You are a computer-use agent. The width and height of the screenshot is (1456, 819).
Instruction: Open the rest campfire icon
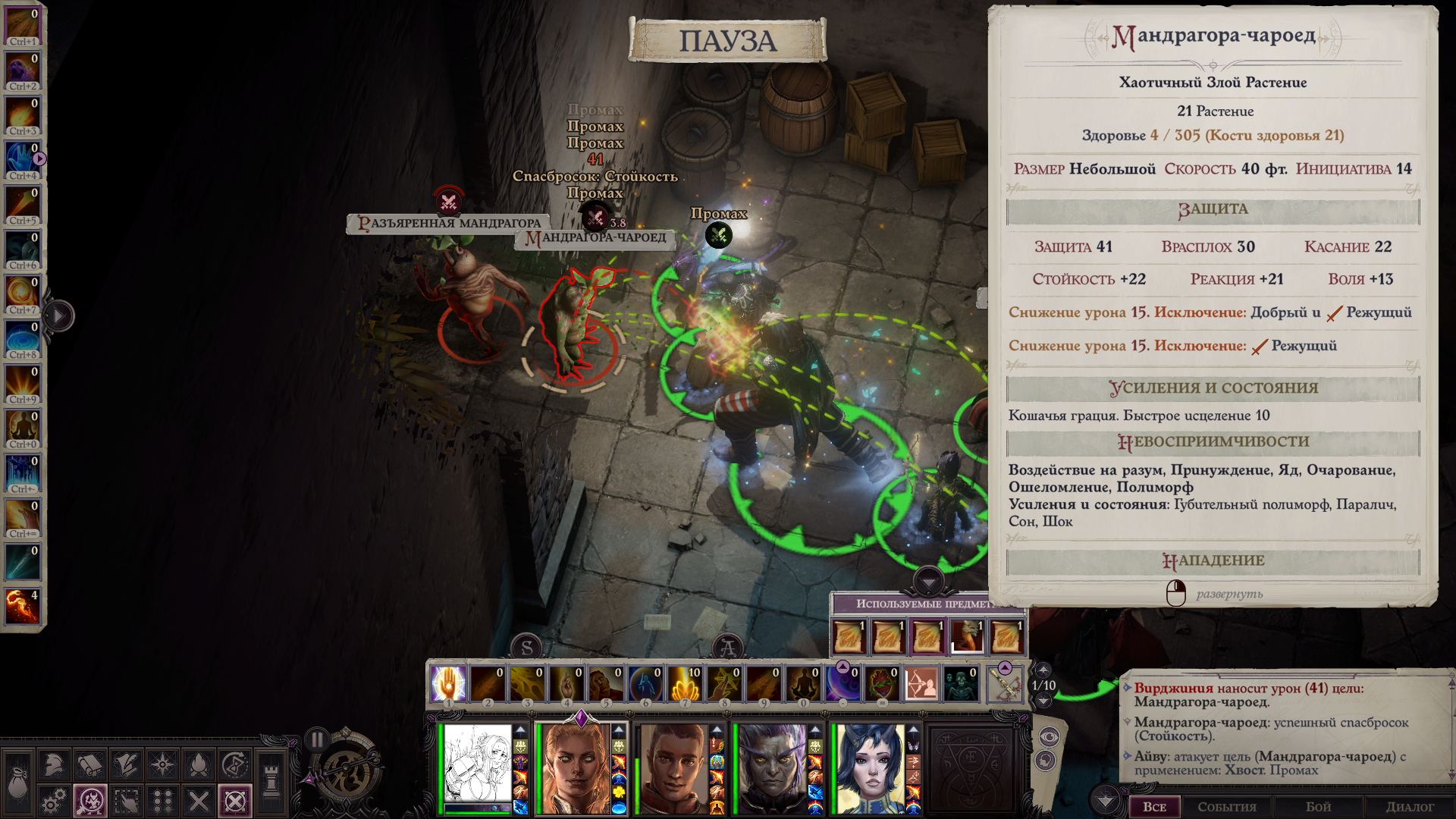[x=199, y=764]
